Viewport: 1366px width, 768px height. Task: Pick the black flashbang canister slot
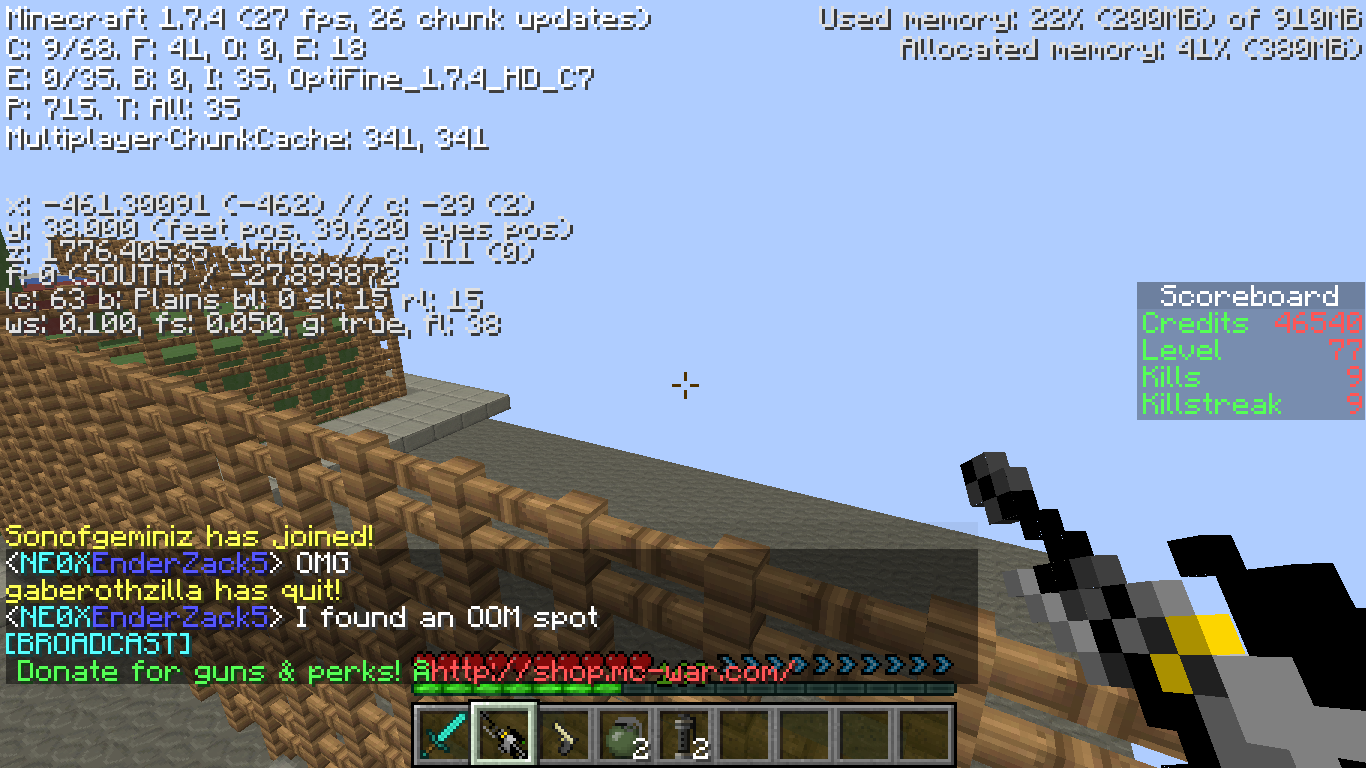point(684,736)
